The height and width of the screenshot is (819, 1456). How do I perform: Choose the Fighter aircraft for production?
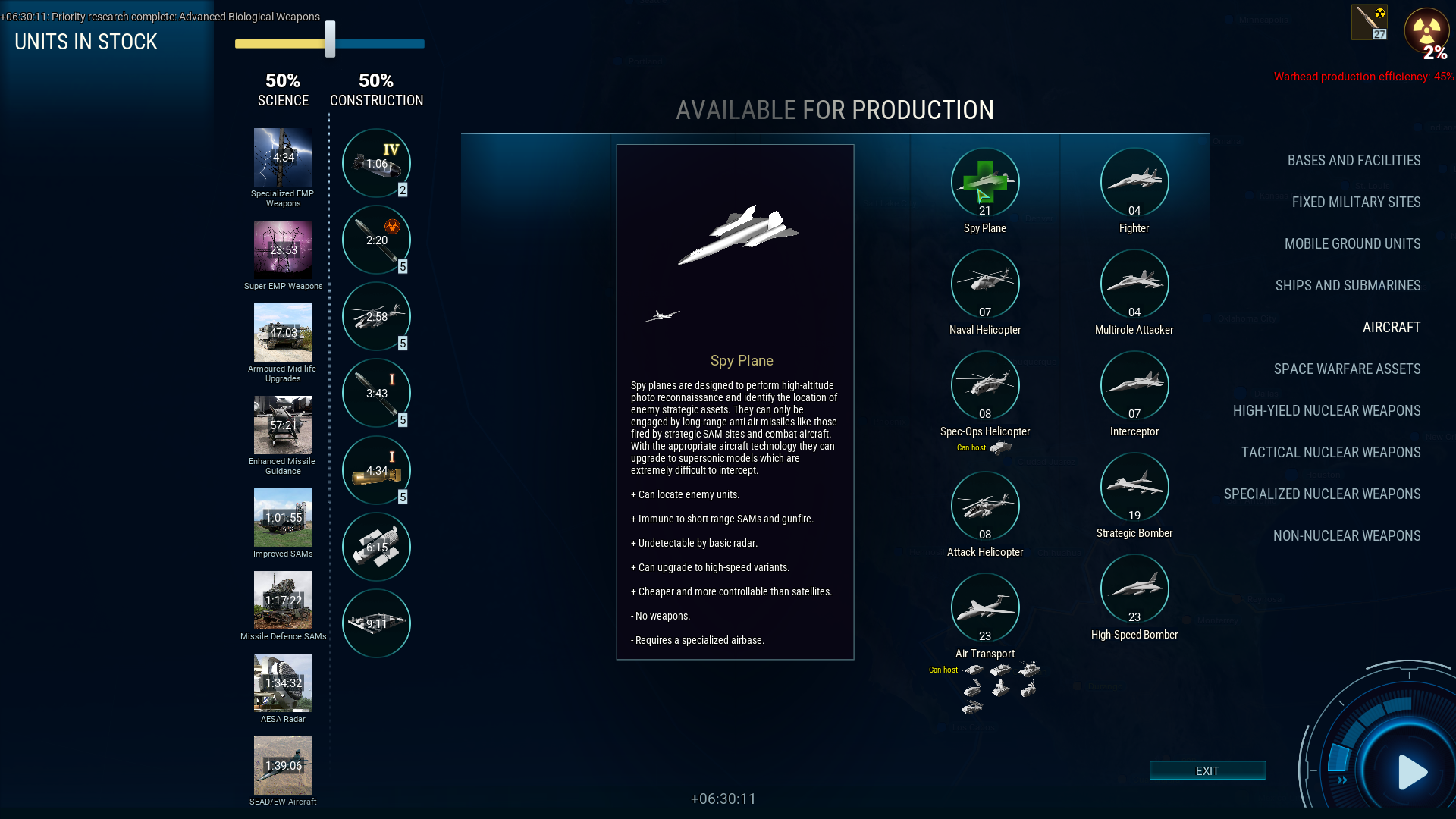tap(1134, 183)
